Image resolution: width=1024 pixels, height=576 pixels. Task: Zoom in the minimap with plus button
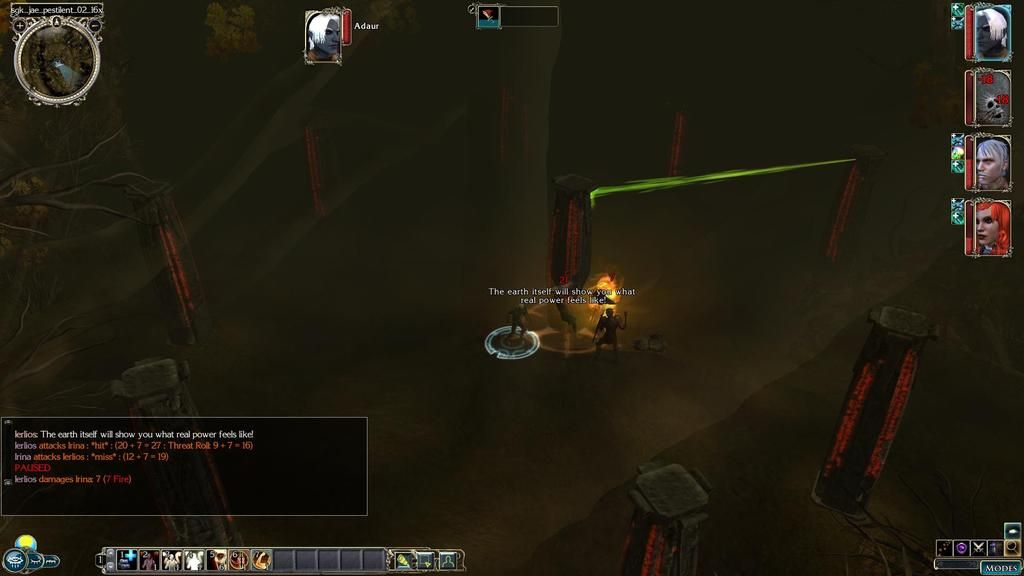[x=20, y=24]
